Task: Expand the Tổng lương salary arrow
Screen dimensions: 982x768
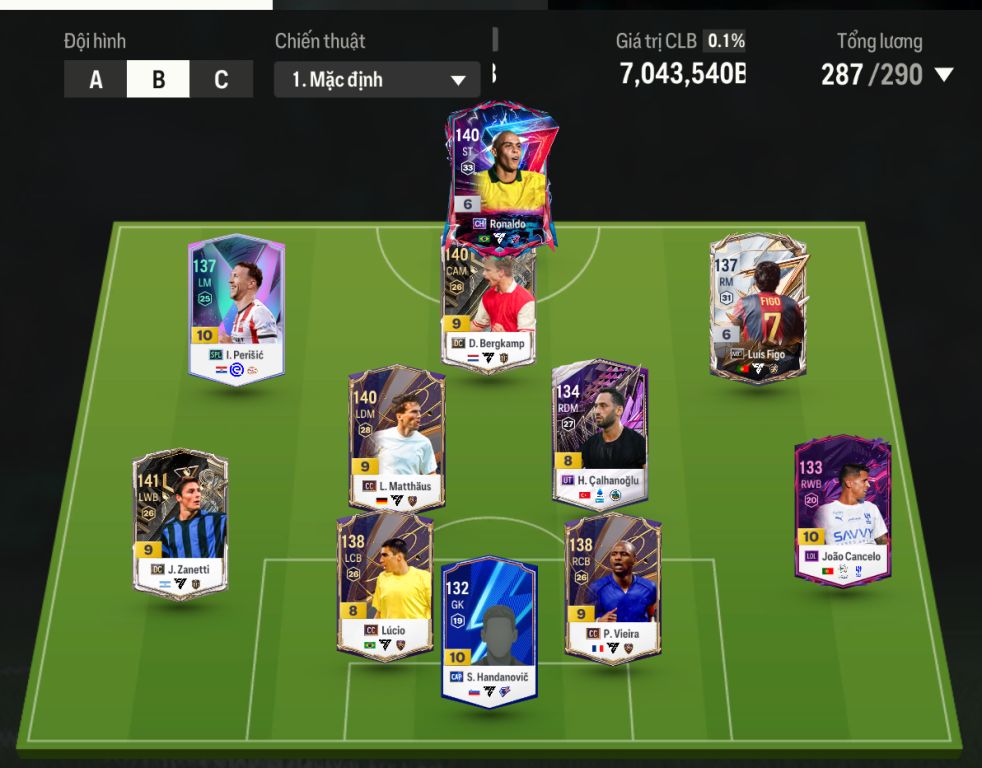Action: coord(943,75)
